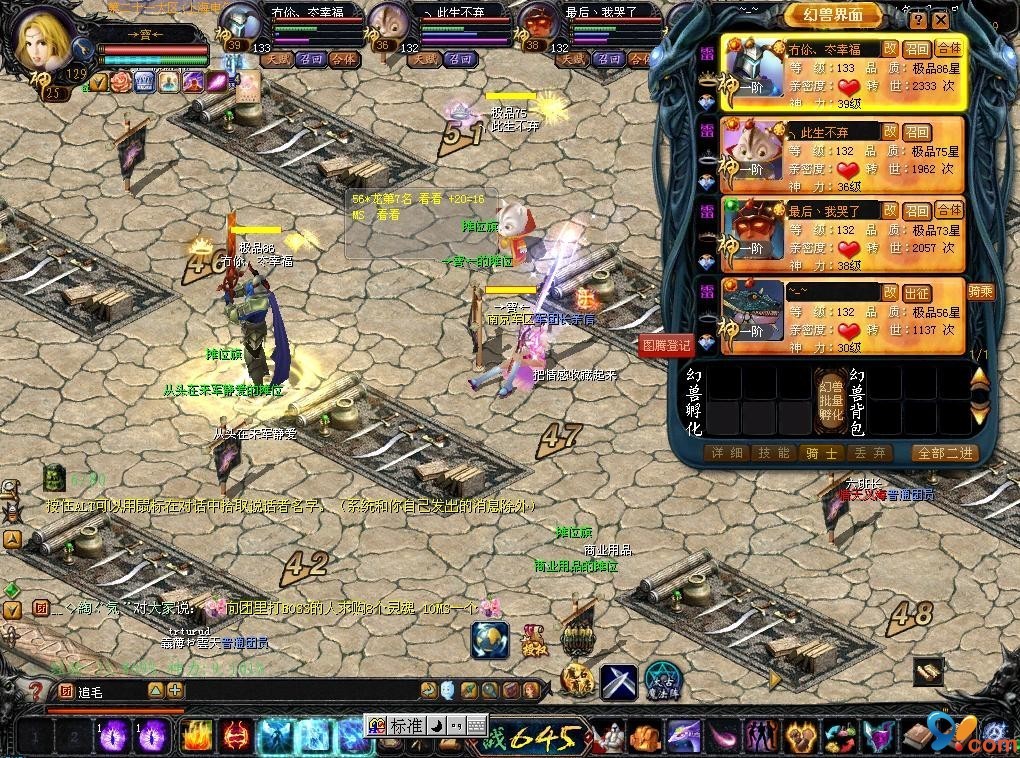Image resolution: width=1020 pixels, height=758 pixels.
Task: Open 幻兽批量孵化 batch hatching
Action: coord(831,400)
